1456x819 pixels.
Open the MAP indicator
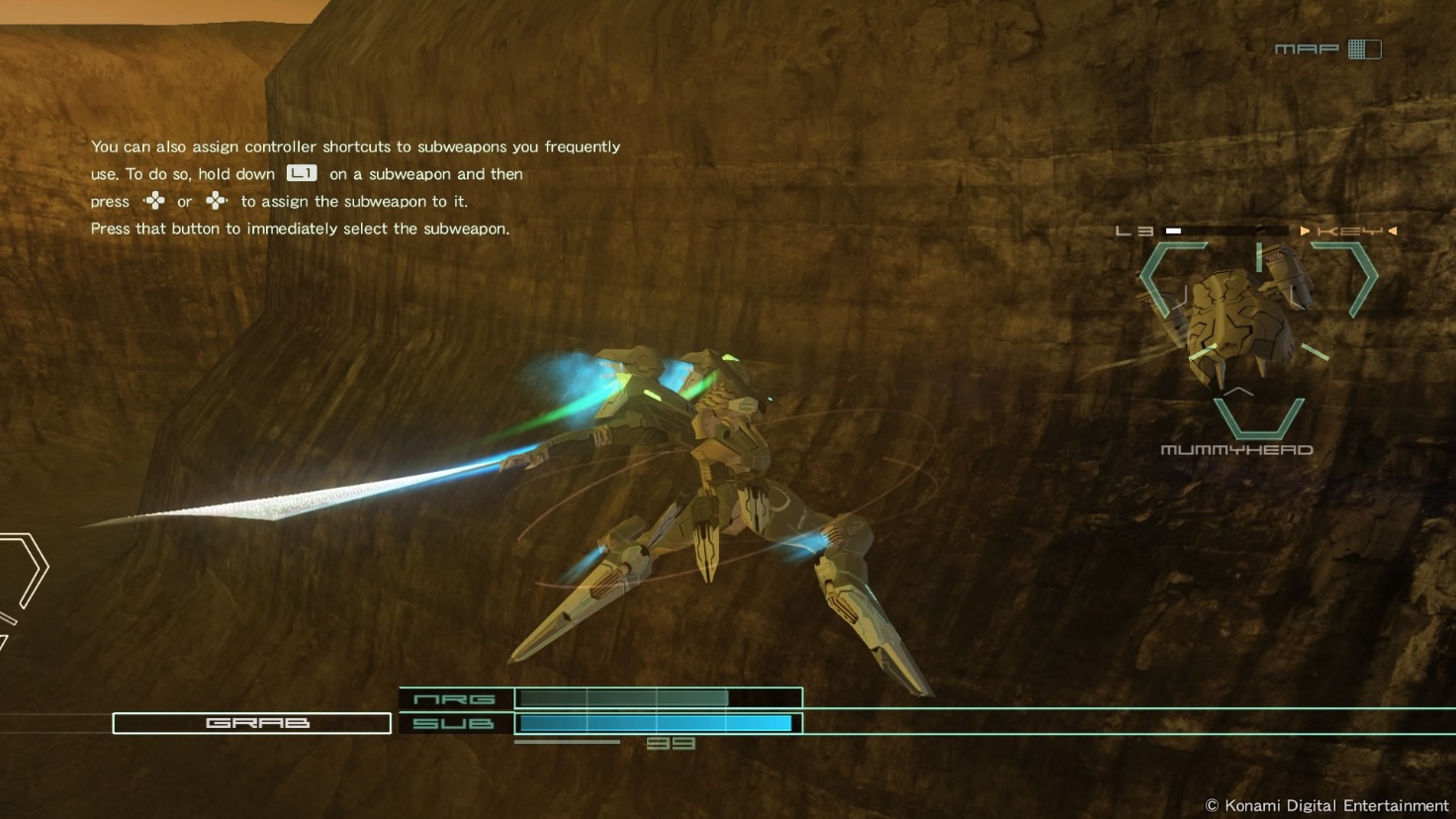click(x=1327, y=48)
